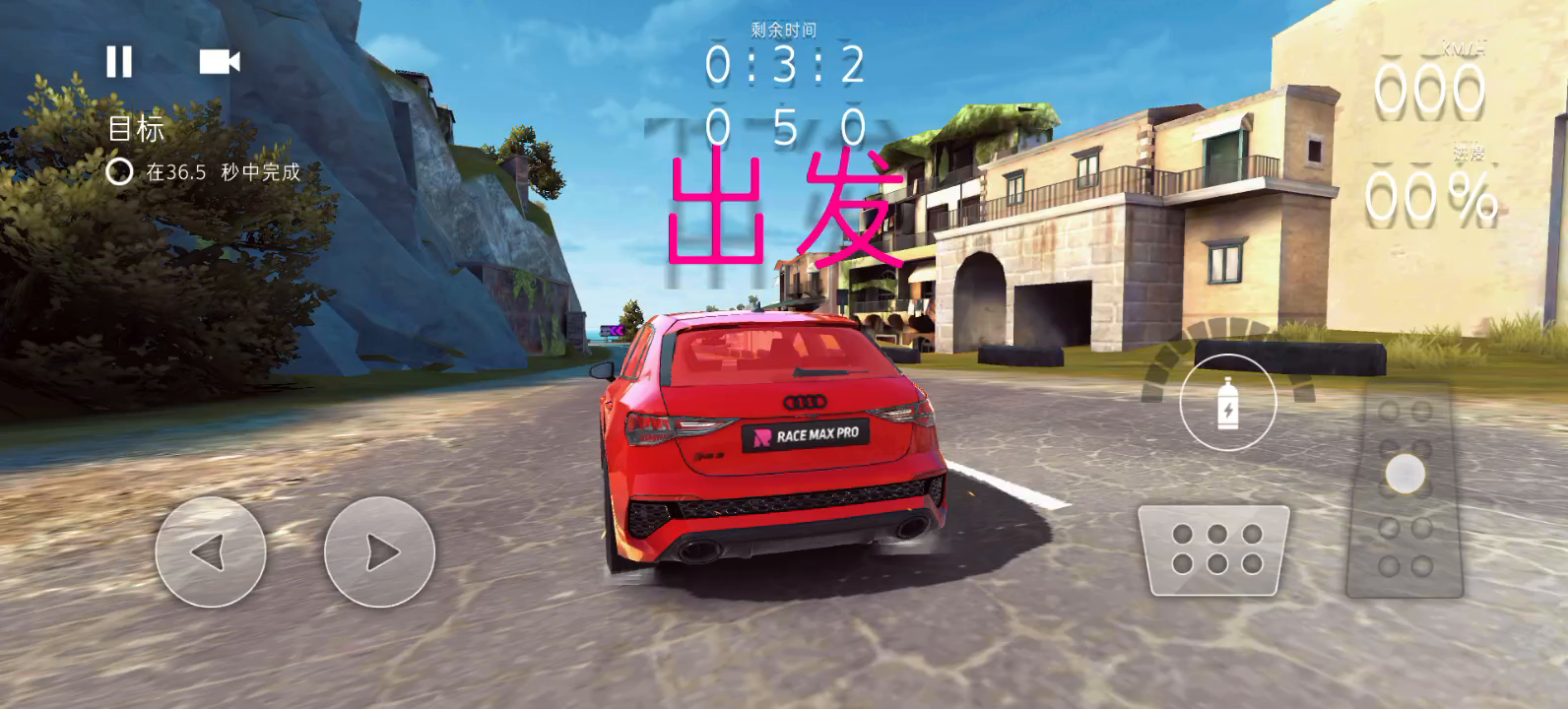The width and height of the screenshot is (1568, 709).
Task: Activate the nitro boost bottle button
Action: click(x=1227, y=403)
